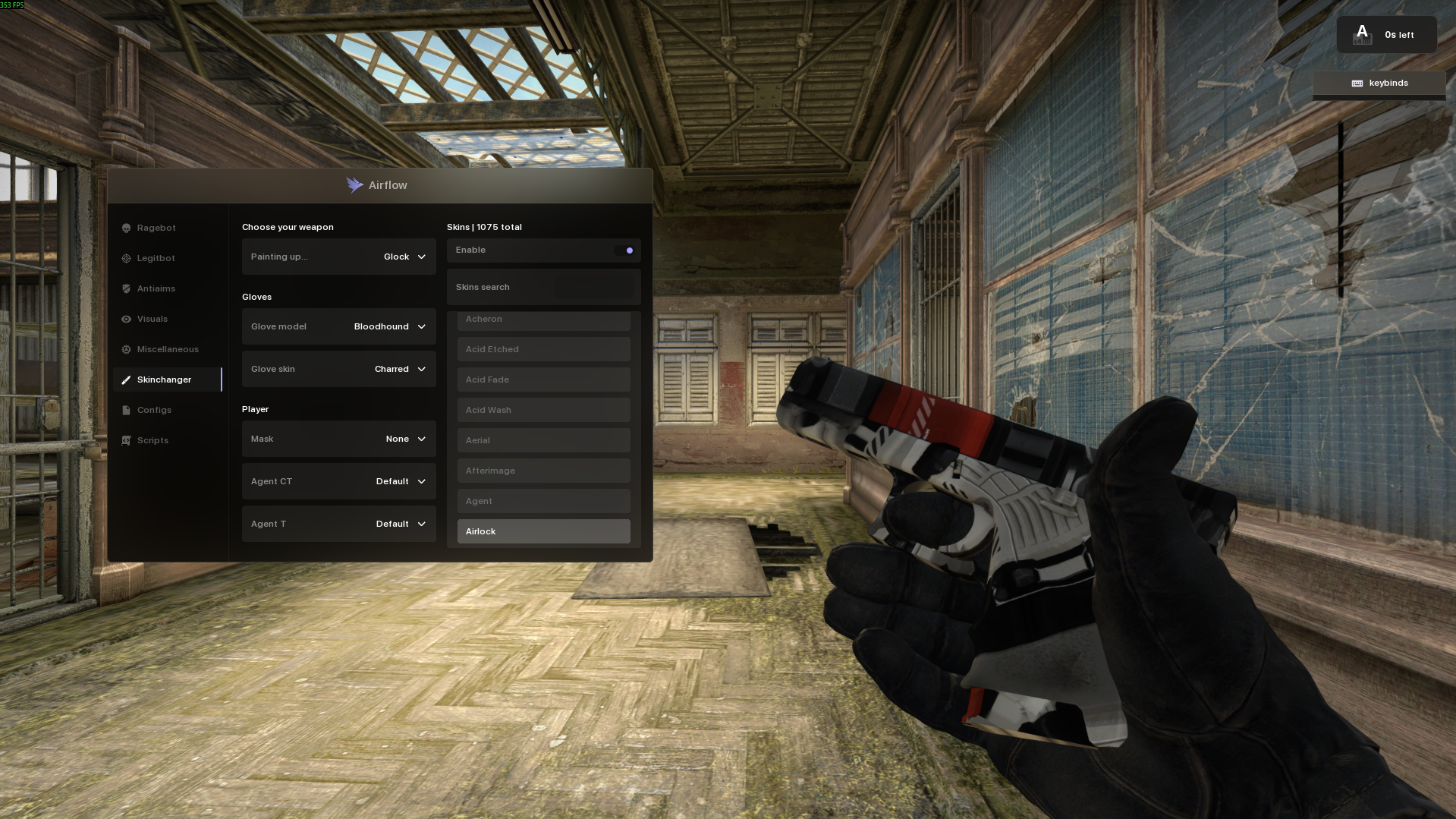Switch to the Skinchanger tab
The image size is (1456, 819).
pos(165,380)
